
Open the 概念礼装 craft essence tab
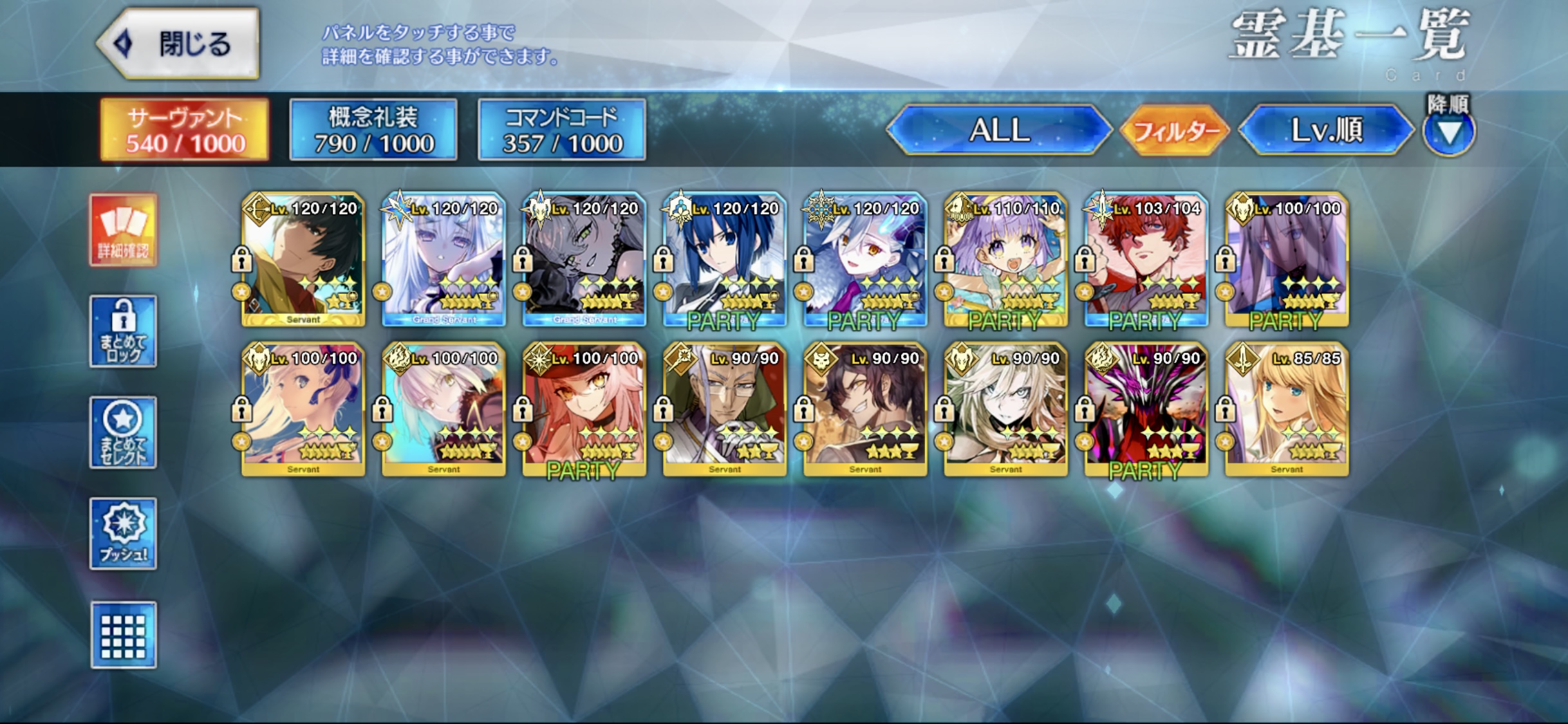373,130
